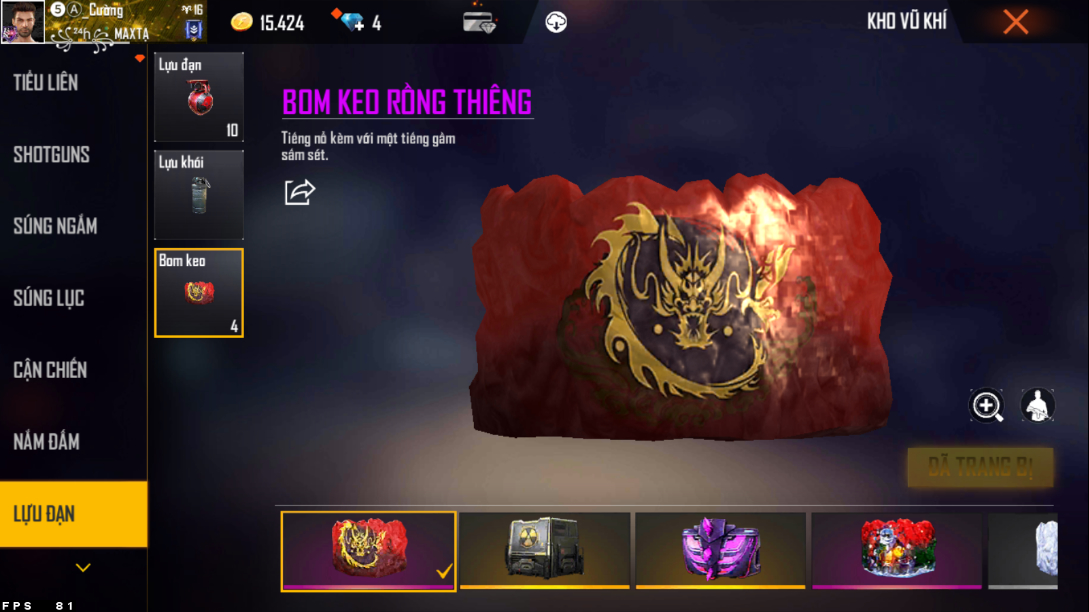Select the Súng Ngắm category
This screenshot has height=612, width=1089.
(x=55, y=227)
